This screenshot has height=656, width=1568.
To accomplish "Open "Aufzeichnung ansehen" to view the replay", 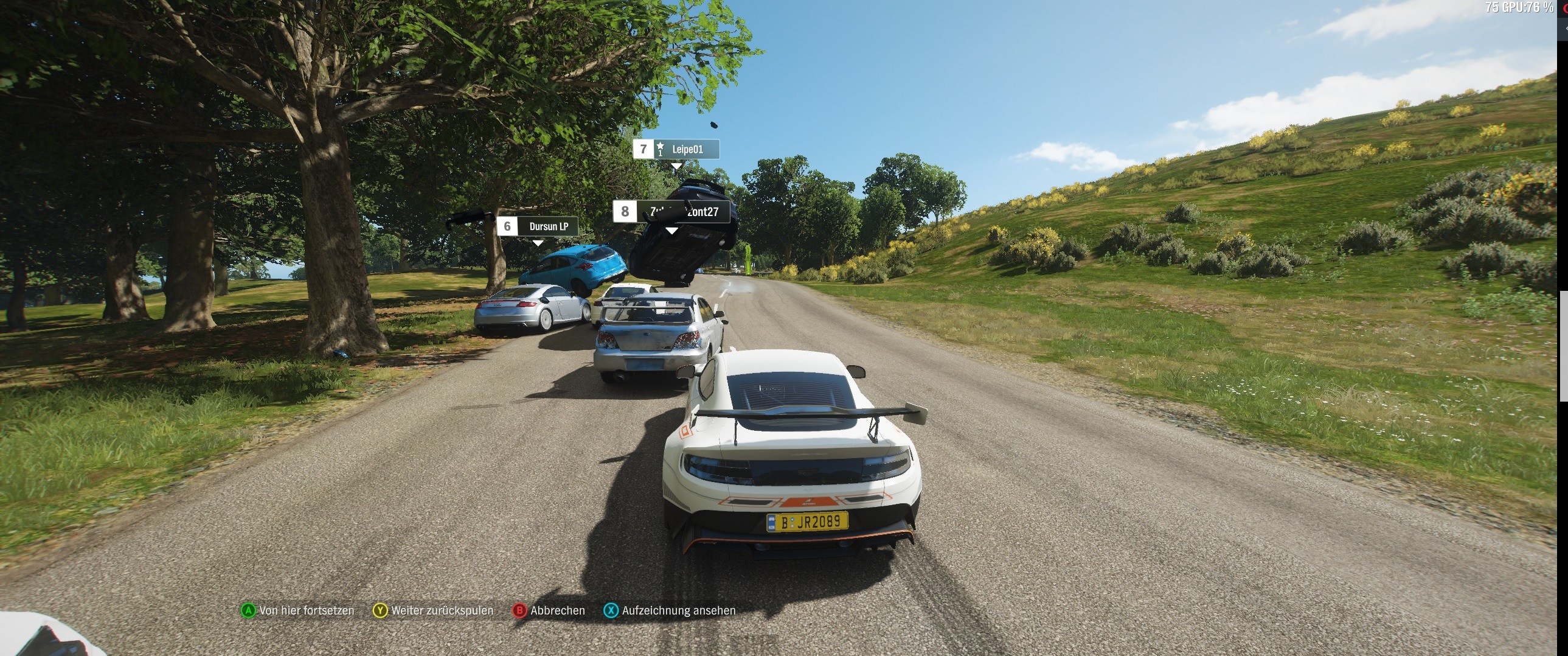I will coord(670,610).
